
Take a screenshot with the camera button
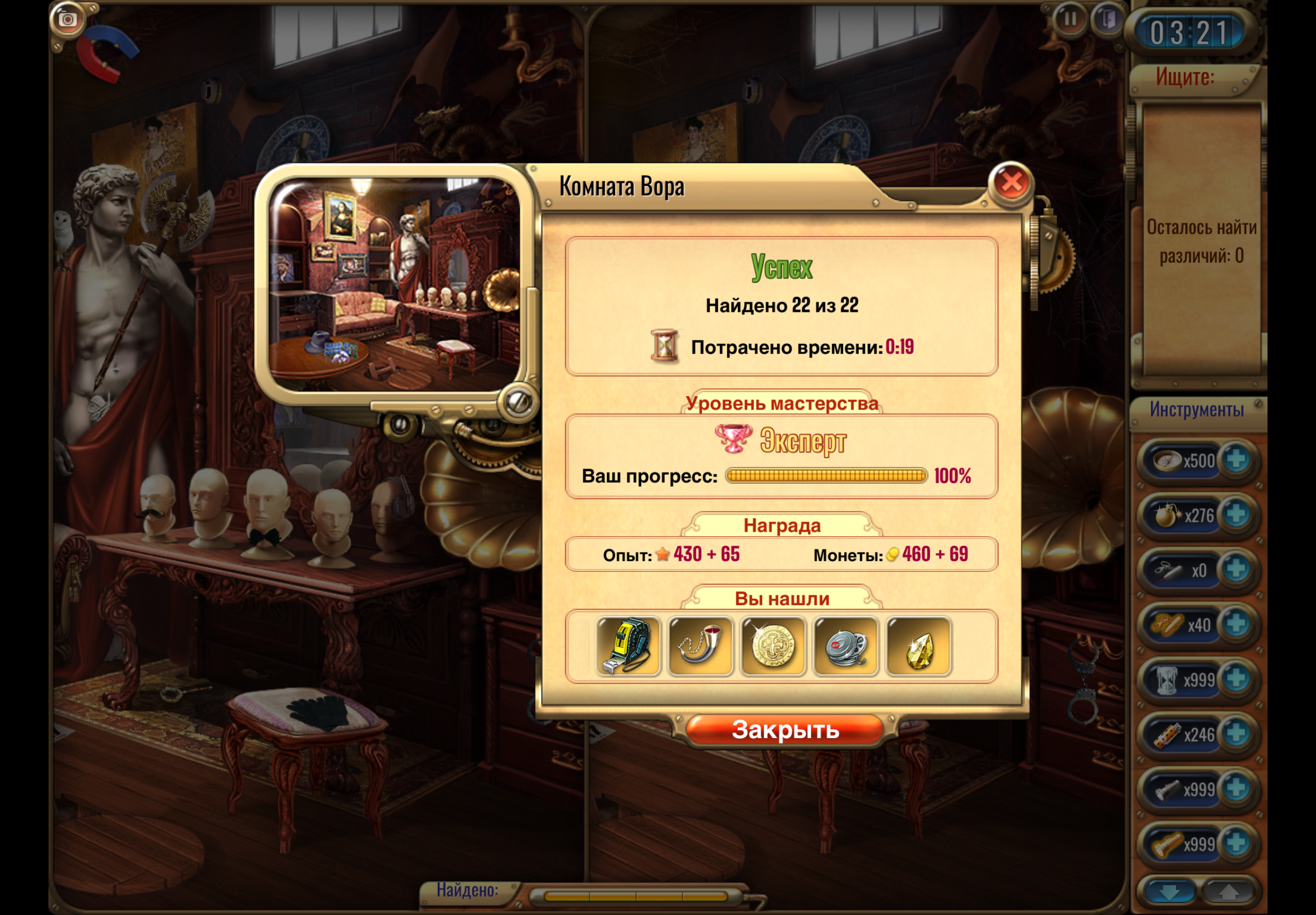coord(67,20)
